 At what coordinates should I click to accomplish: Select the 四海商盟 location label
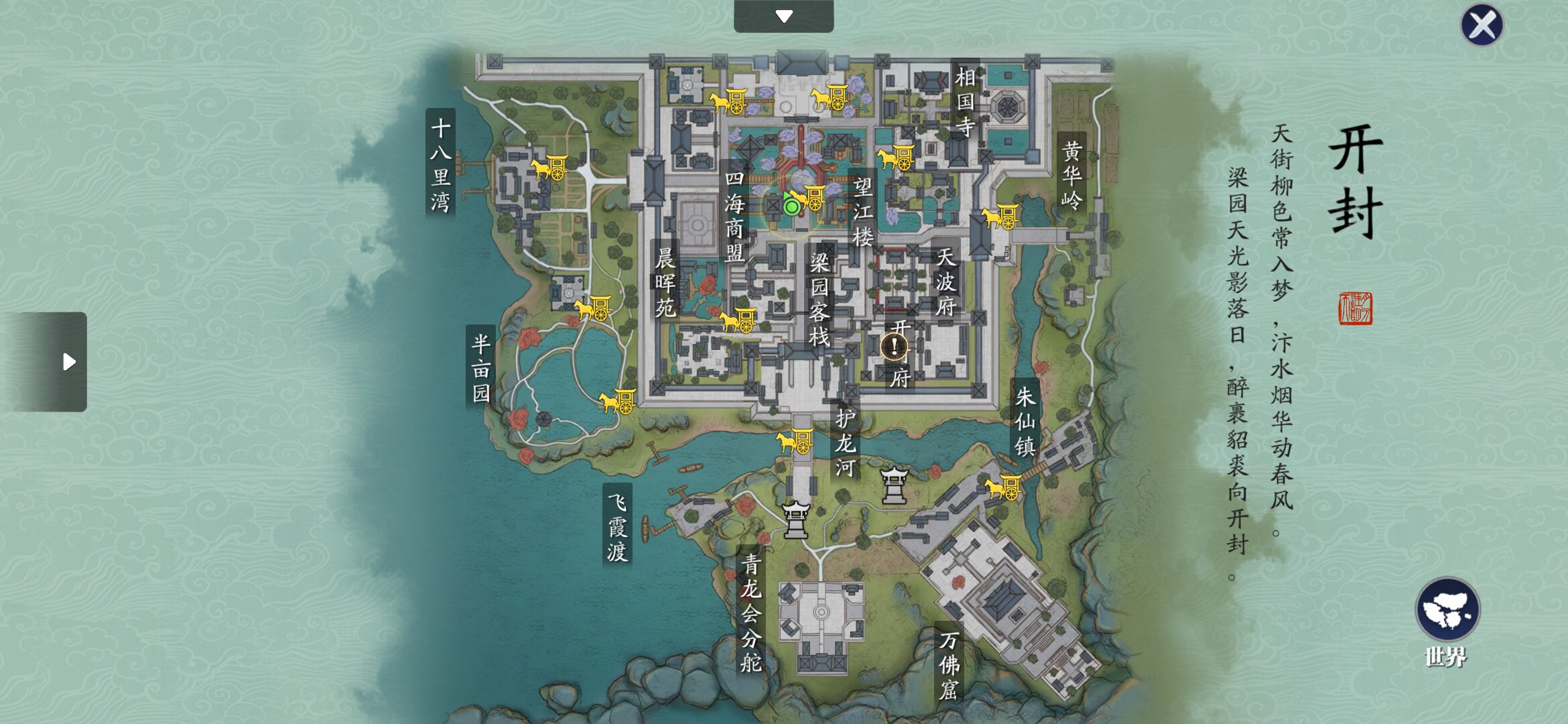click(x=734, y=216)
